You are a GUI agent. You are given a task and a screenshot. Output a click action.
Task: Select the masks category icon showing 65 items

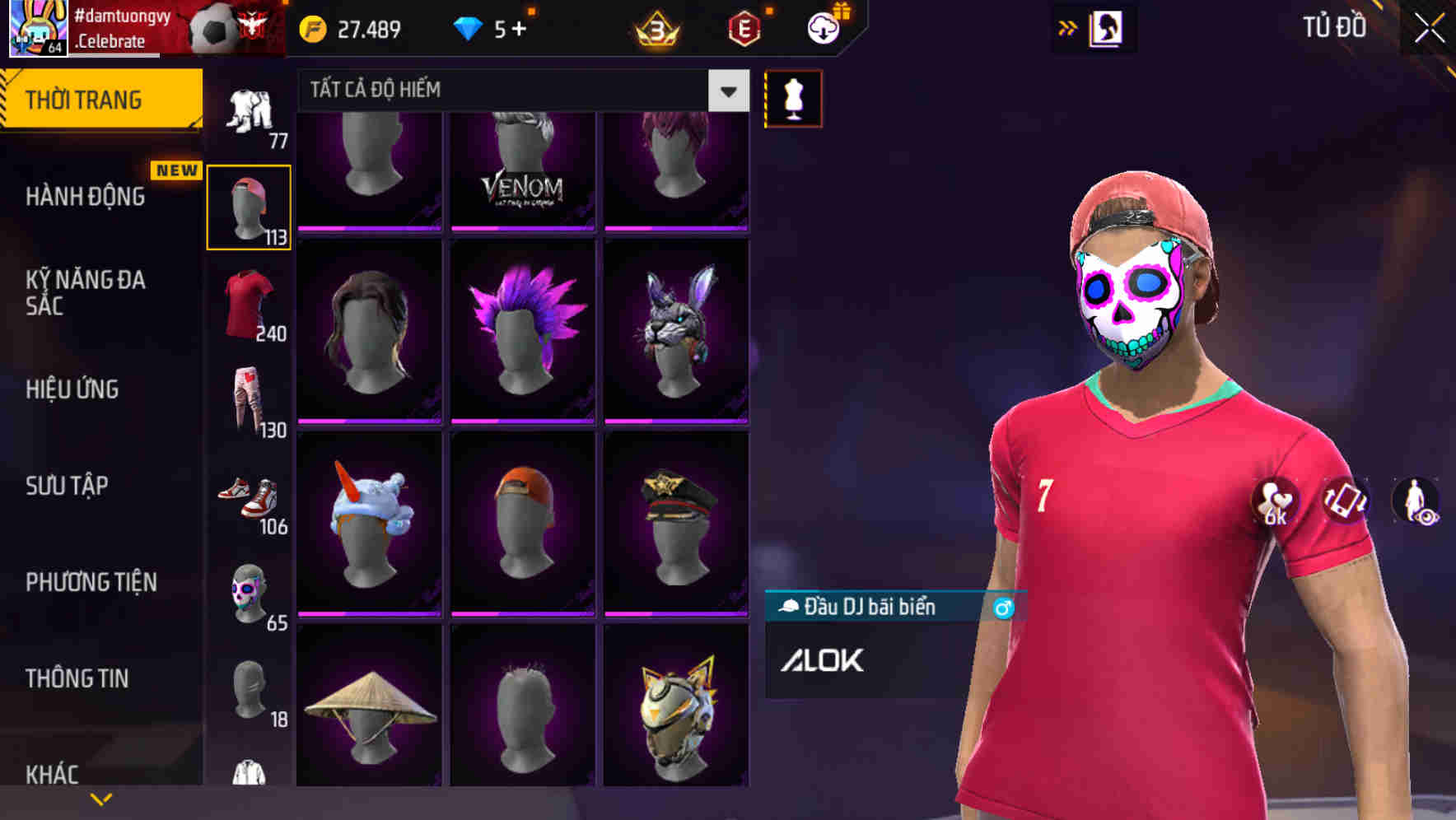(x=249, y=593)
